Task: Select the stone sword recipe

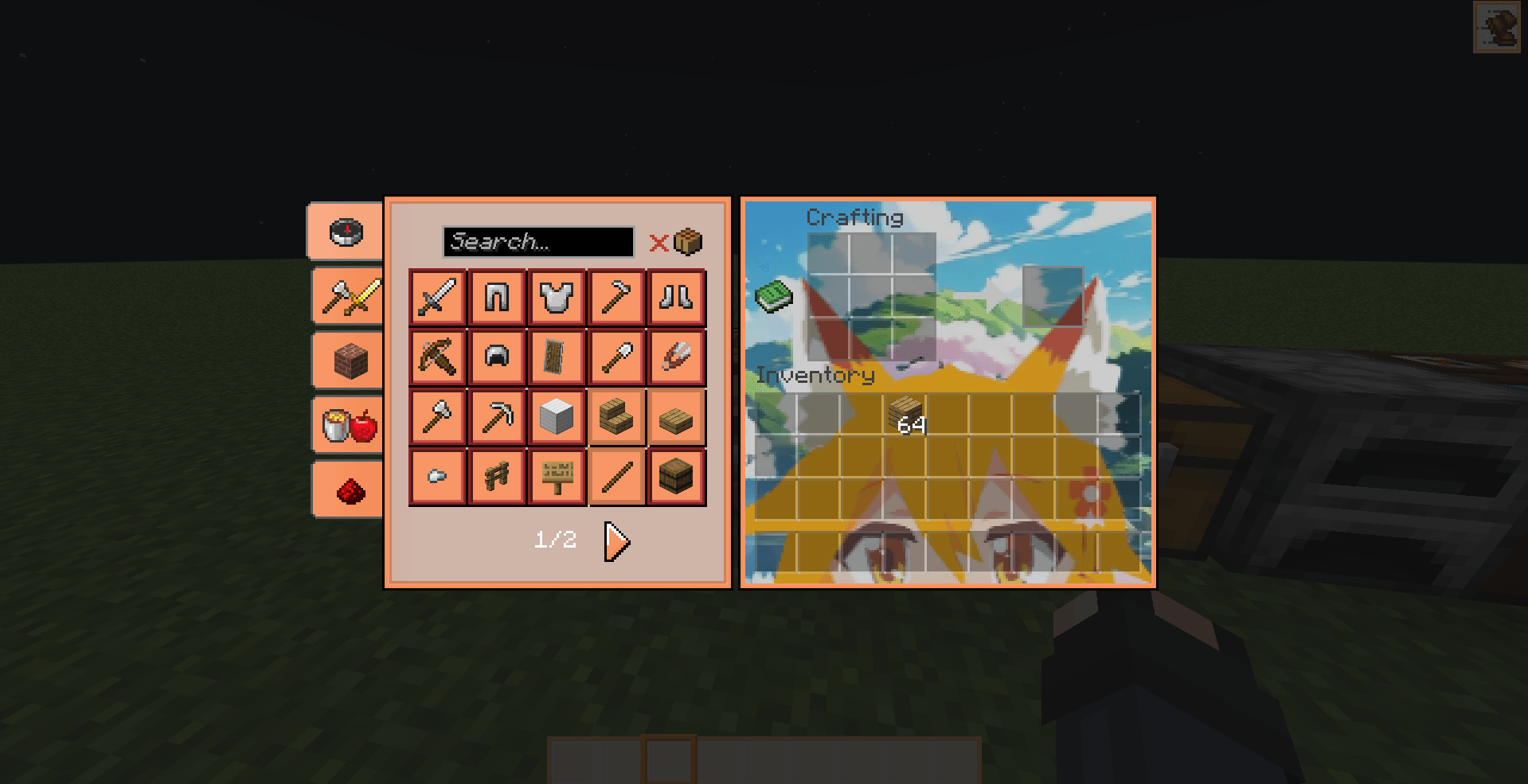Action: (x=436, y=297)
